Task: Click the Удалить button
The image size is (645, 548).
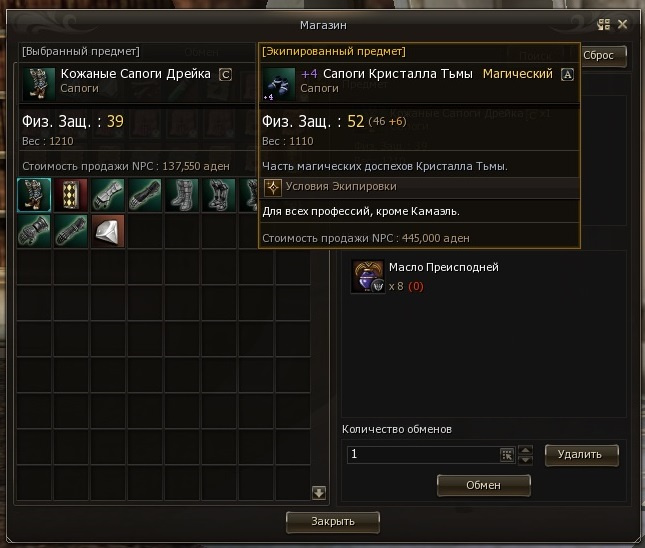Action: [581, 454]
